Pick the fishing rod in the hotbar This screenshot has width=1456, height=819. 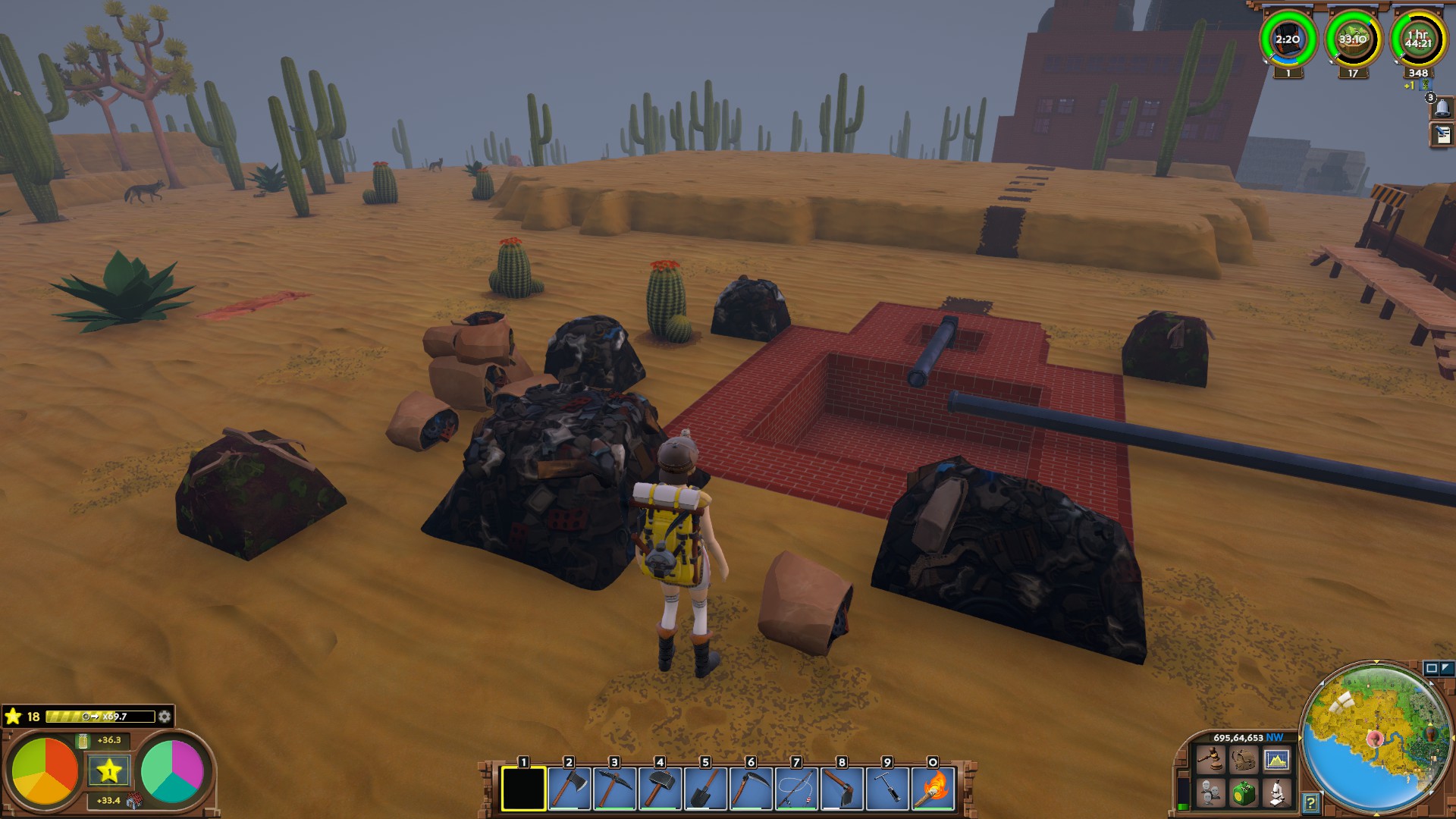(x=796, y=789)
